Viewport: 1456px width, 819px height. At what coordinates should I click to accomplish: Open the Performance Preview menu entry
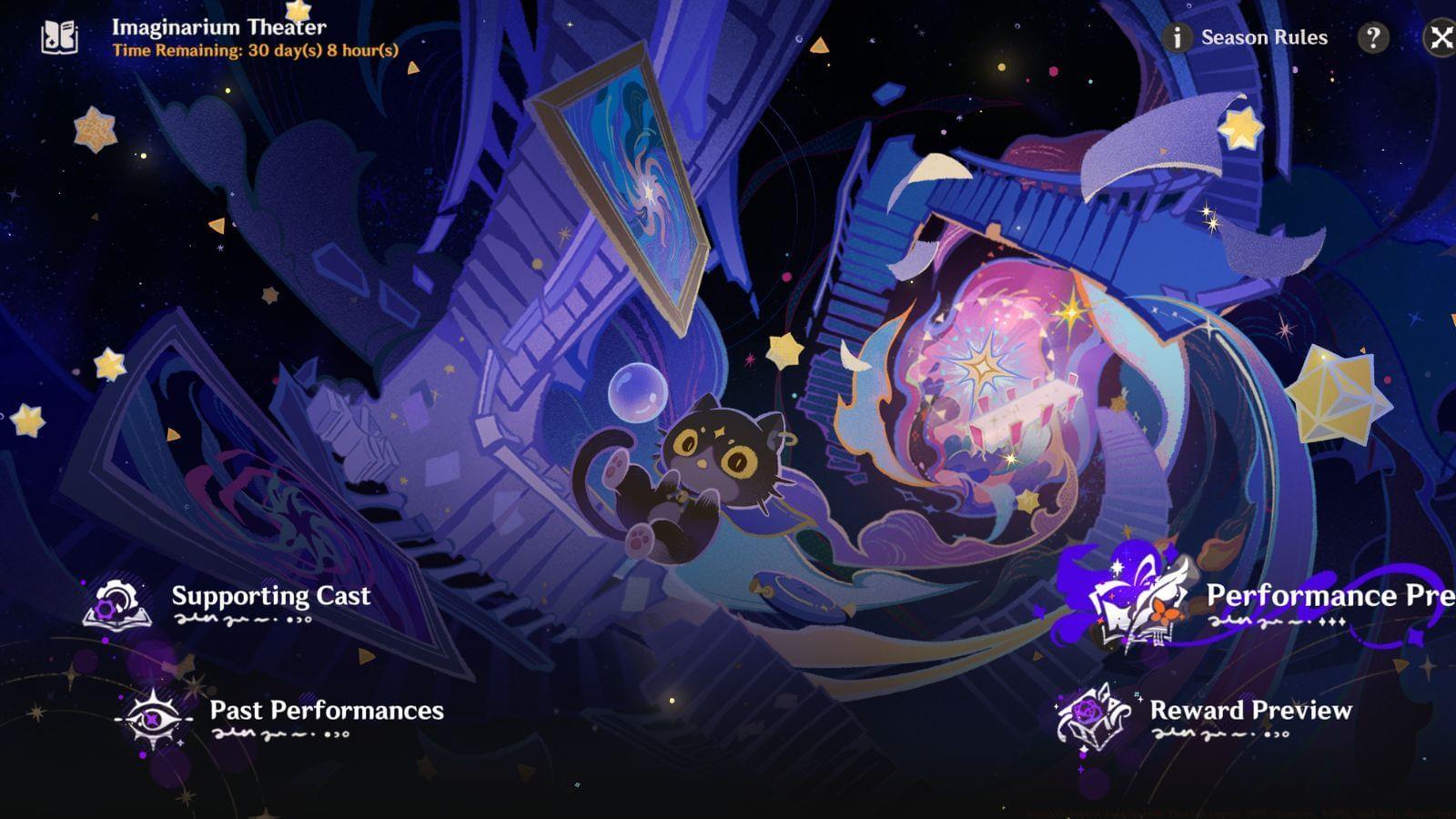tap(1327, 598)
